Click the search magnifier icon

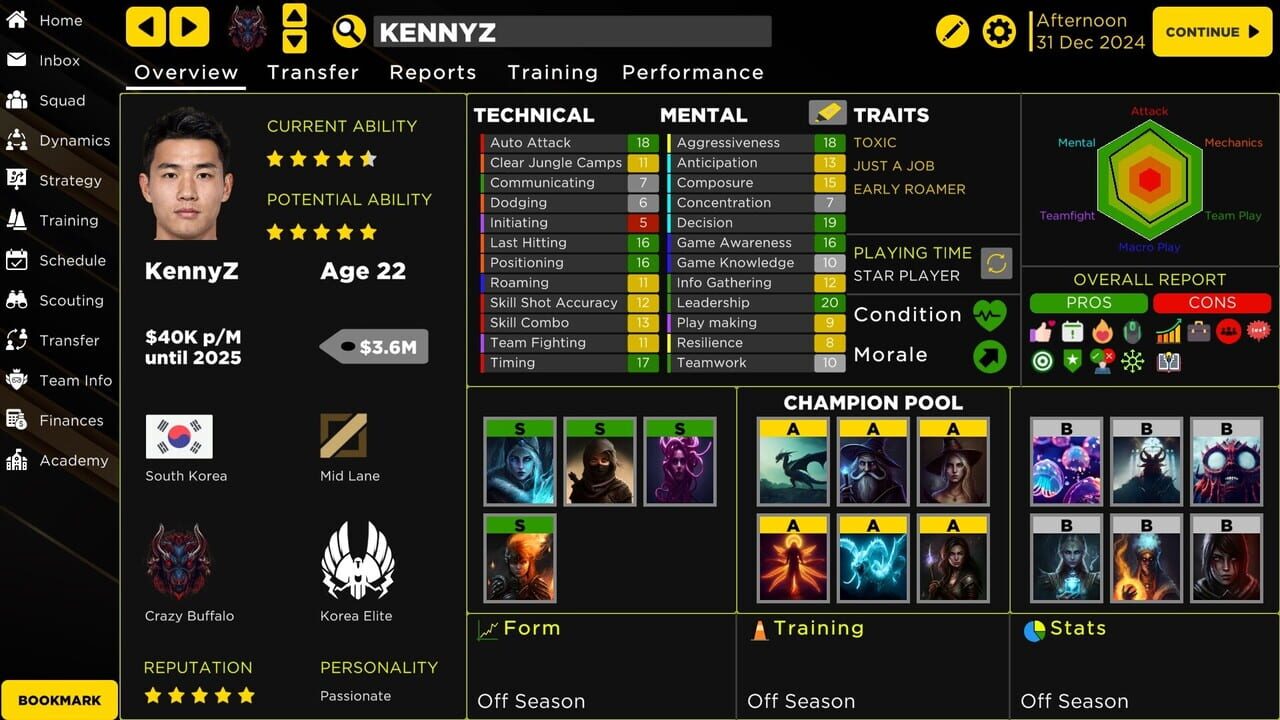[x=346, y=31]
